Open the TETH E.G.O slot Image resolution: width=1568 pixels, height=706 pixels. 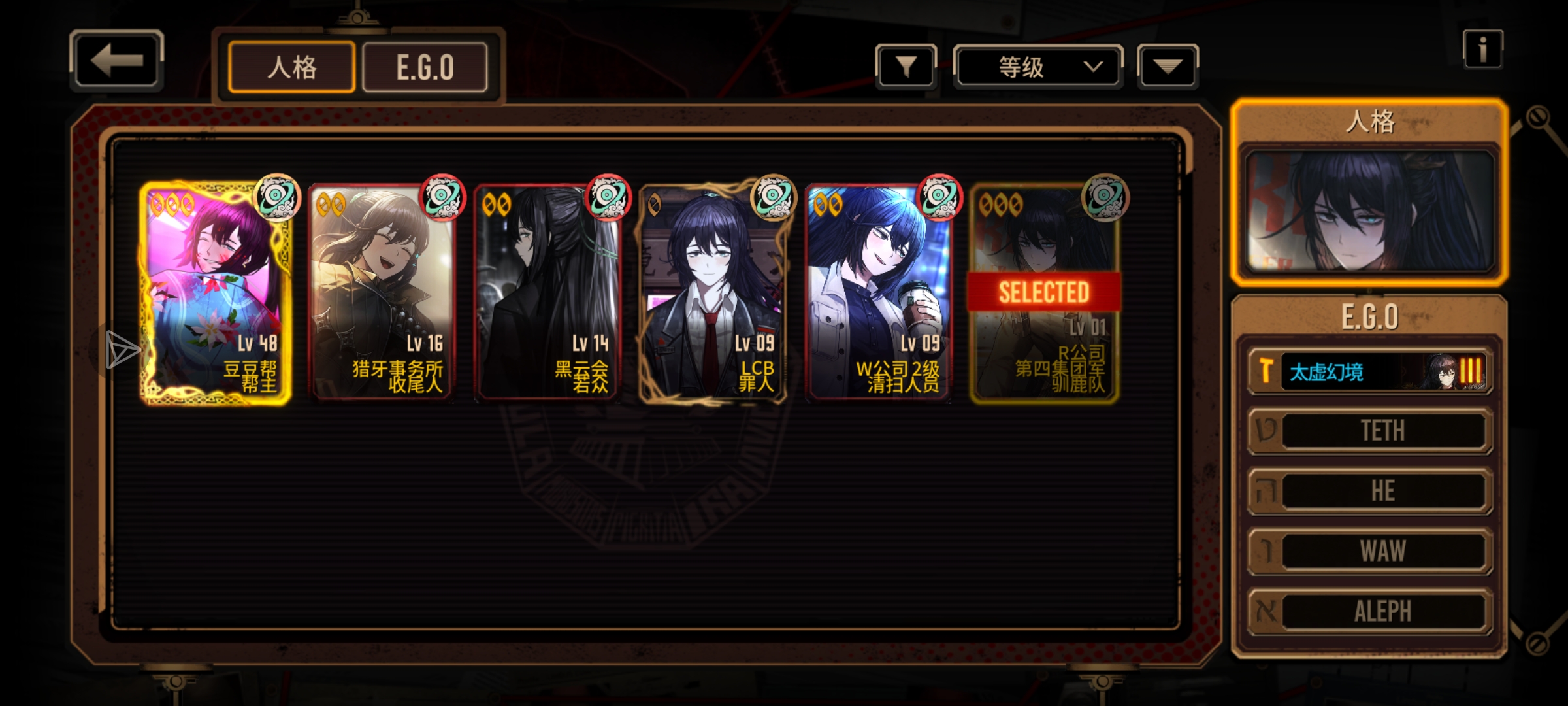tap(1369, 431)
